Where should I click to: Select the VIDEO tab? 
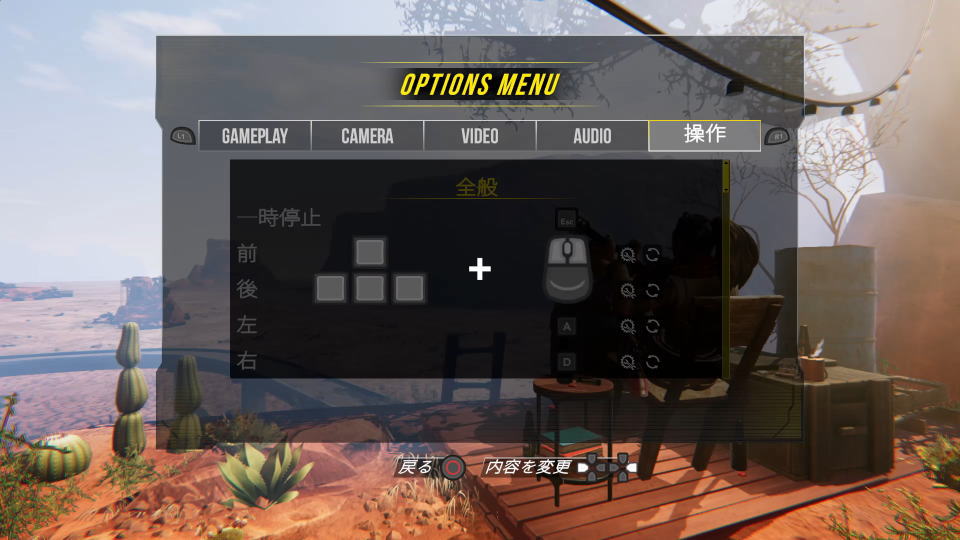tap(480, 136)
